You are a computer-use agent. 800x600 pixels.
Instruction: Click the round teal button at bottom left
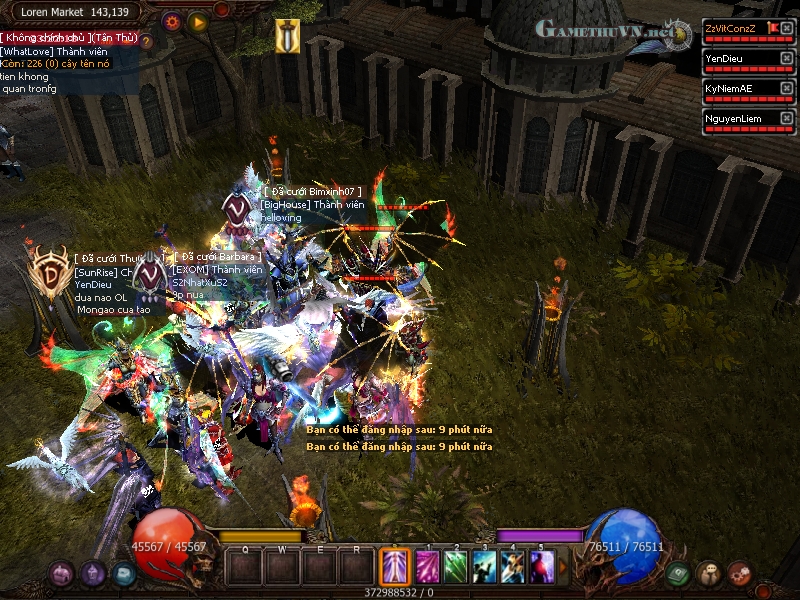point(124,573)
